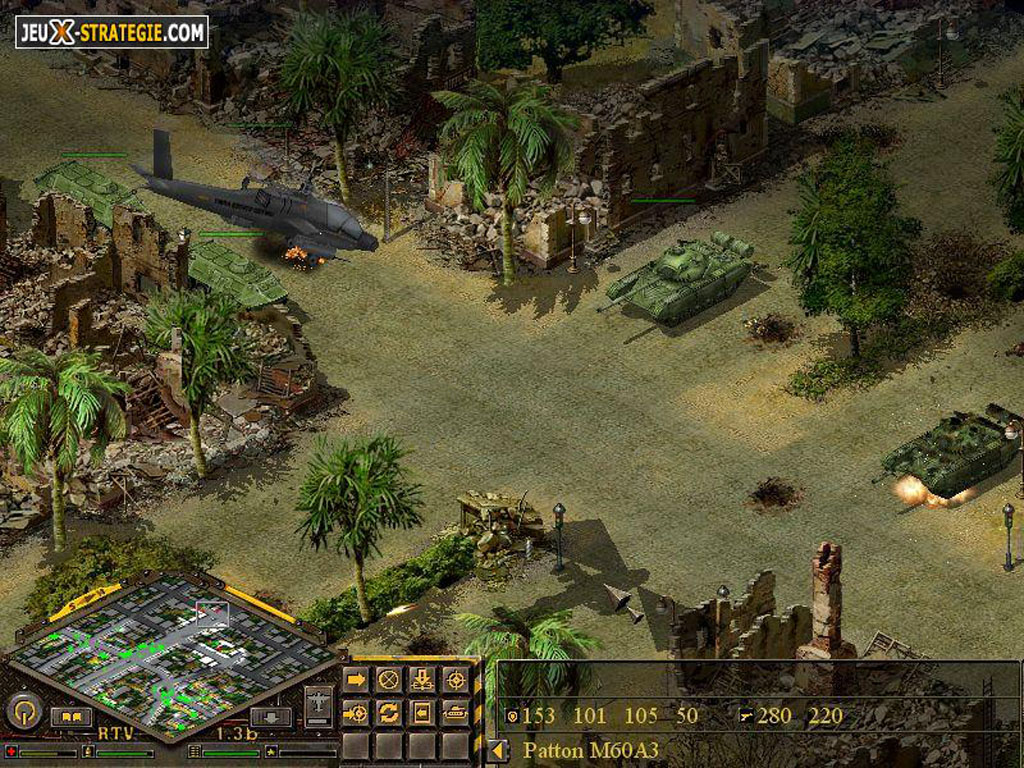
Task: Activate the arrow-to-crosshair move-and-attack command
Action: (356, 713)
